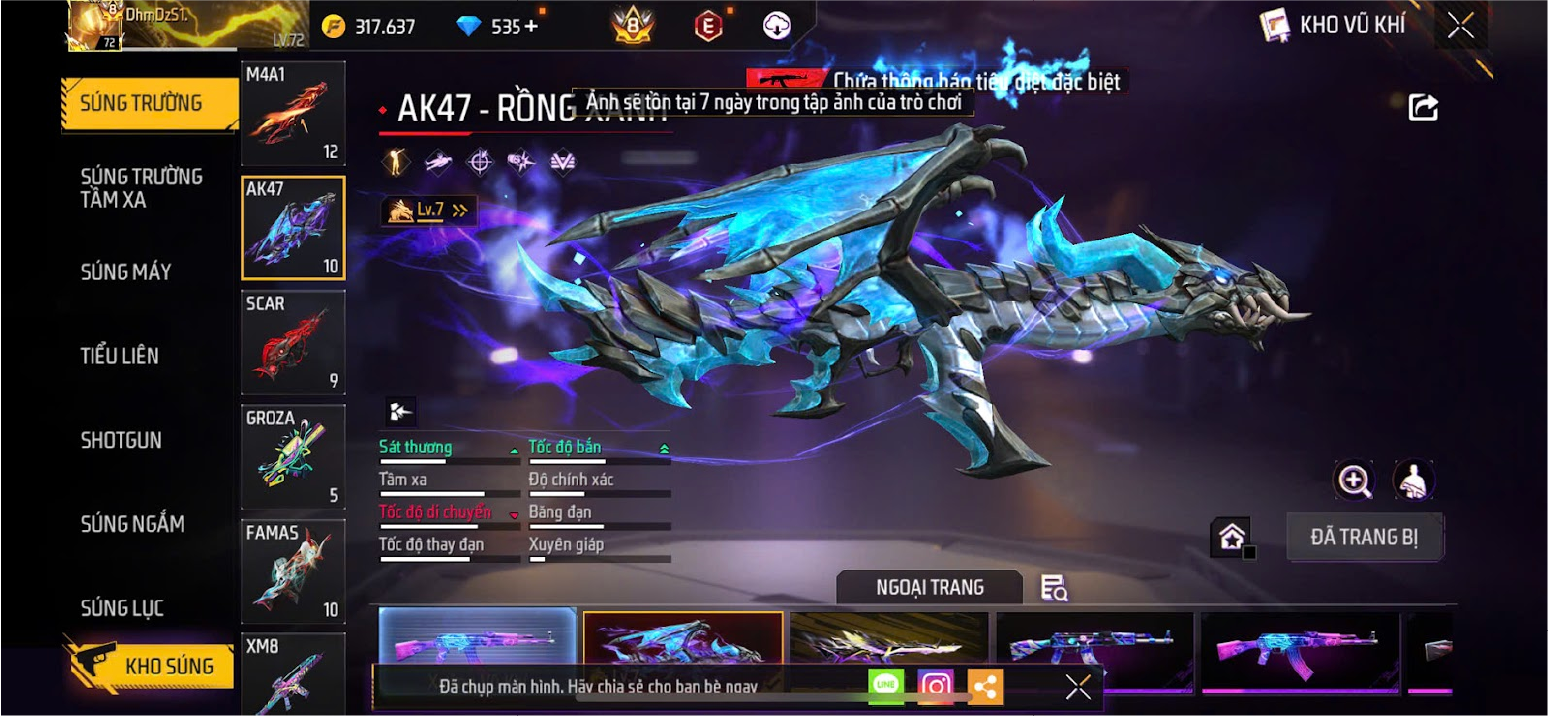Close the weapon vault with the X
Image resolution: width=1548 pixels, height=716 pixels.
pyautogui.click(x=1461, y=26)
